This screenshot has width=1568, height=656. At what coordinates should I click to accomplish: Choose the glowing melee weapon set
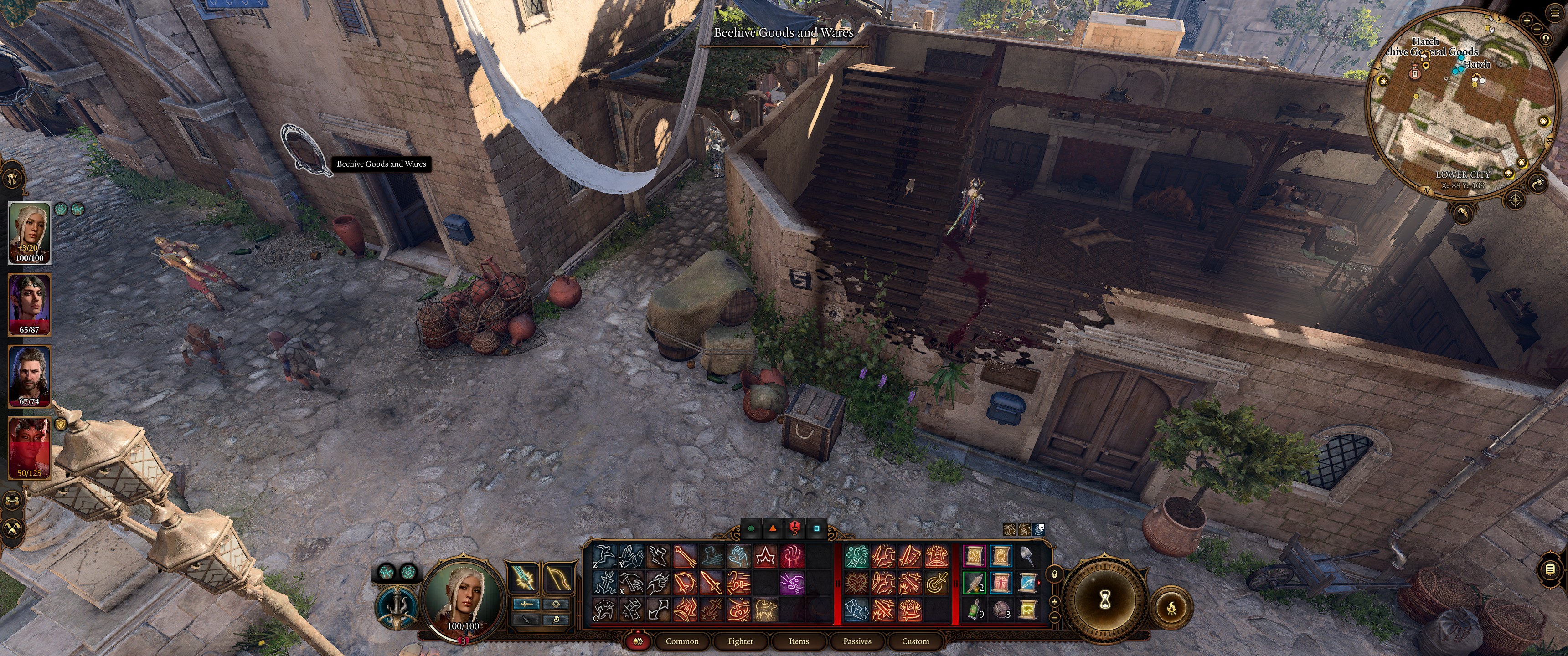[523, 578]
